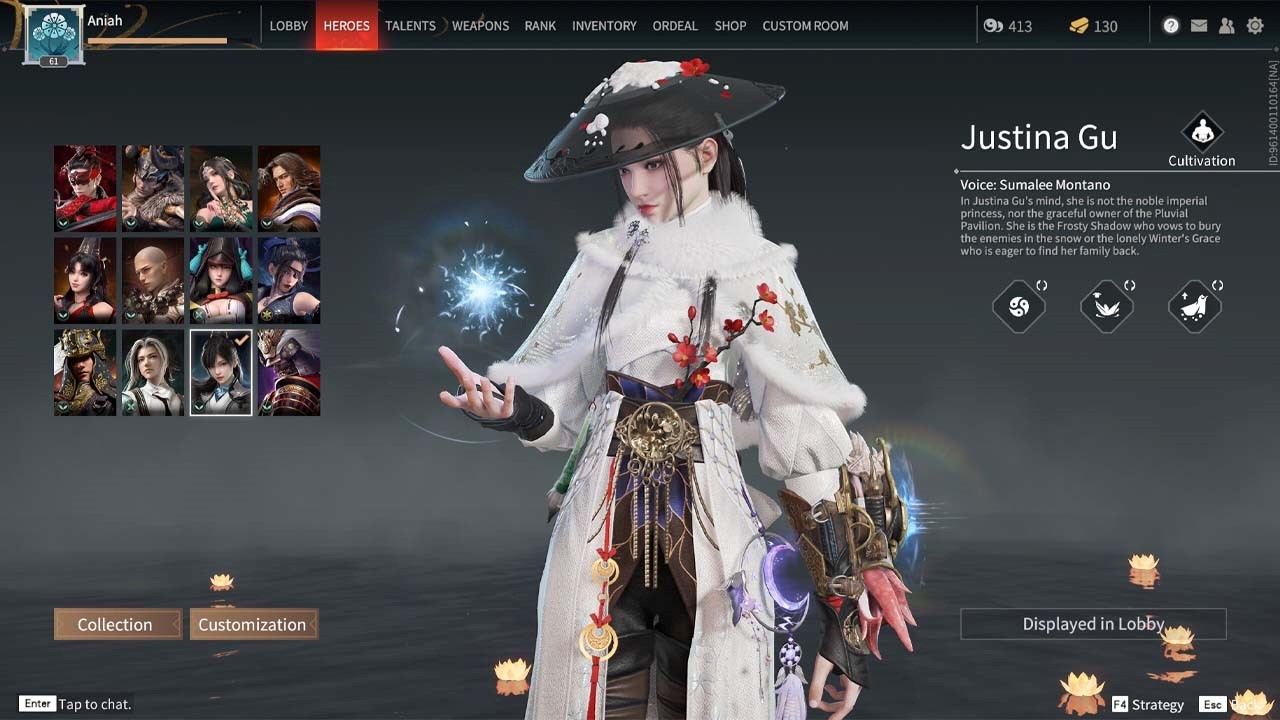1280x720 pixels.
Task: Open the Rank tab
Action: pos(540,26)
